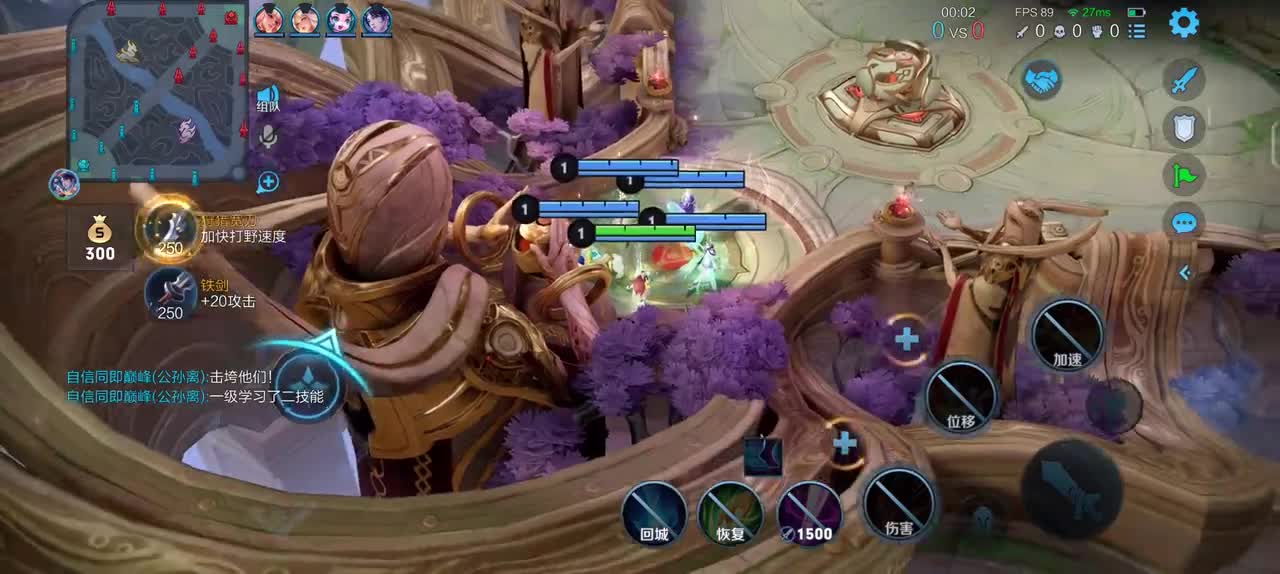Activate the 加速 speed-up skill
1280x574 pixels.
(x=1067, y=335)
